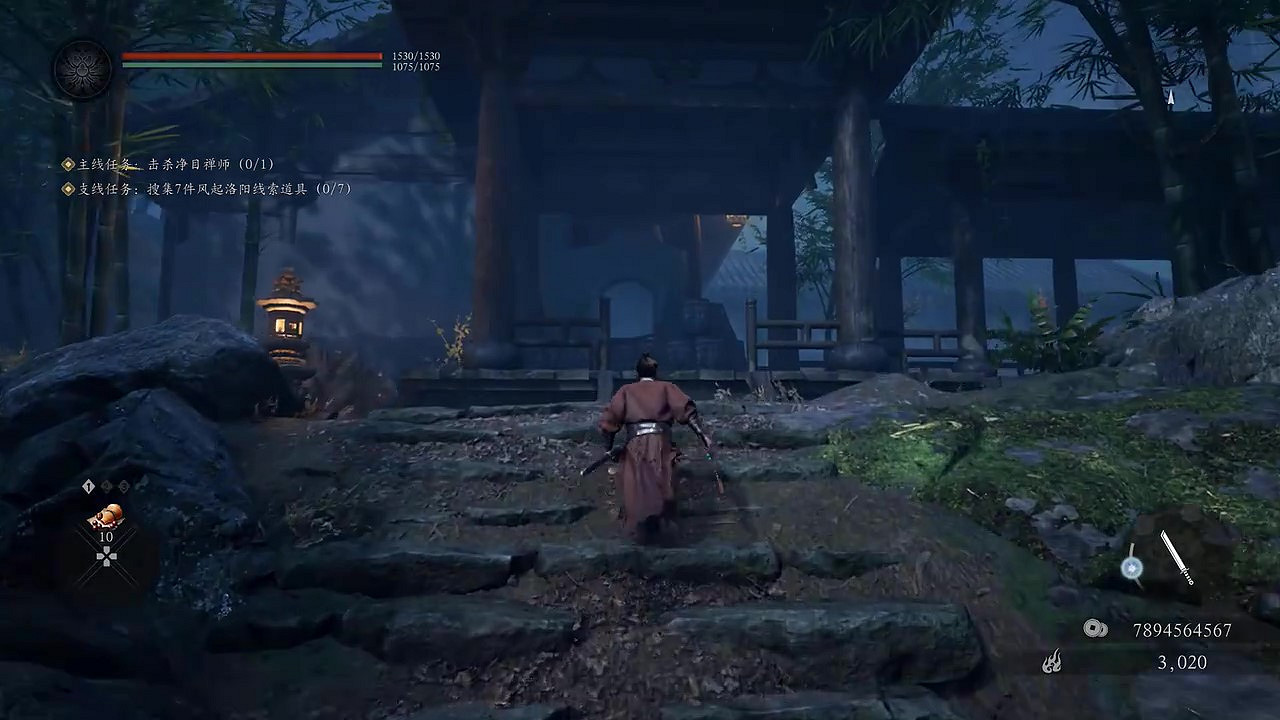Image resolution: width=1280 pixels, height=720 pixels.
Task: Use the food item in the quick slot
Action: pyautogui.click(x=108, y=514)
